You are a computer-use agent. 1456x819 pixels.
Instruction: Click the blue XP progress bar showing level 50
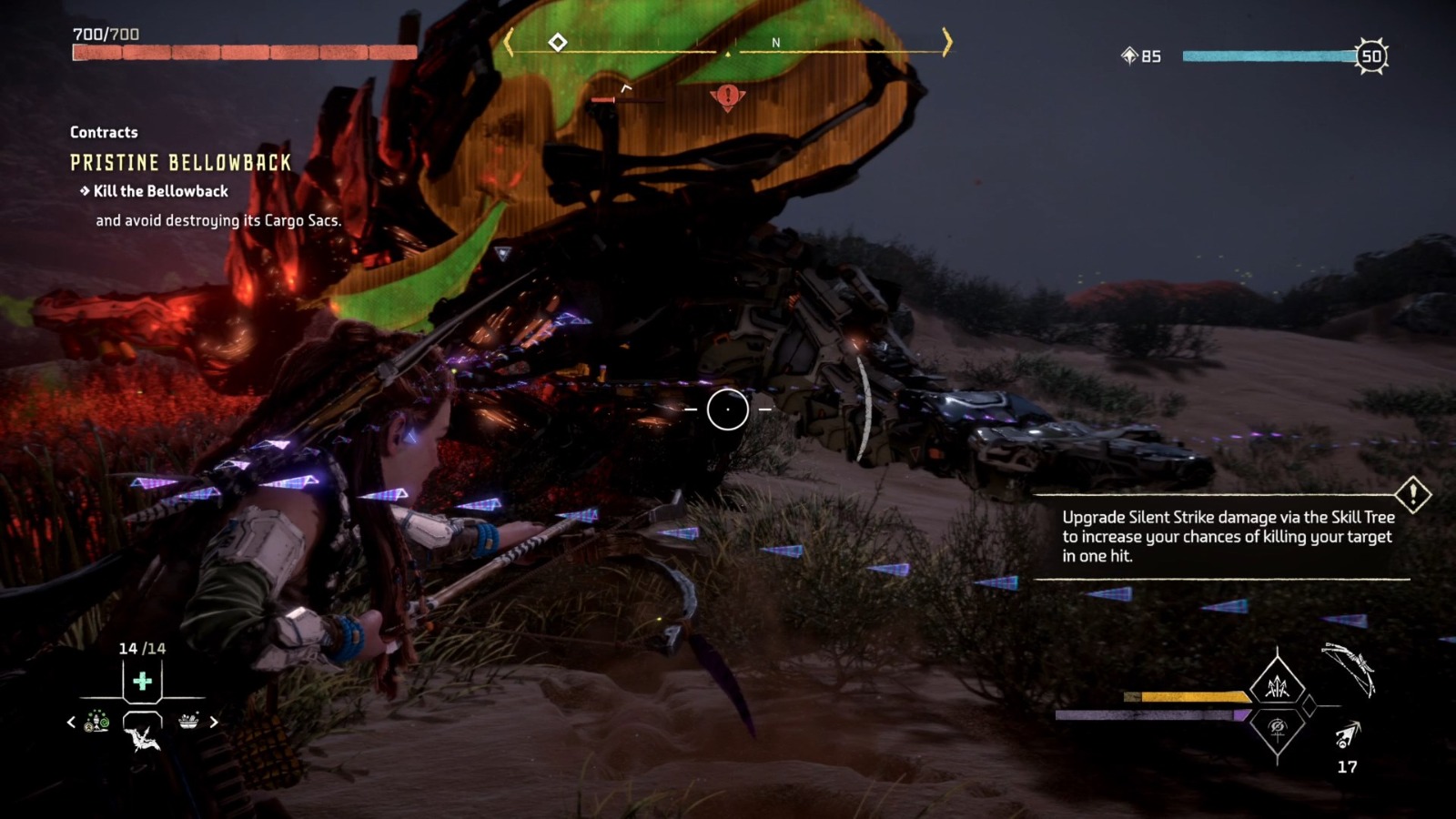(x=1269, y=56)
